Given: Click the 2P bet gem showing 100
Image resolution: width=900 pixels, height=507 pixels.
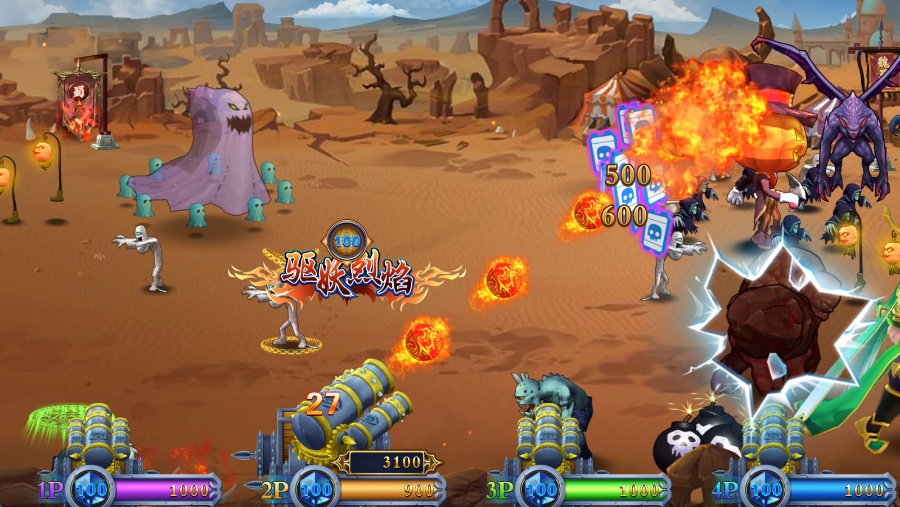Looking at the screenshot, I should click(x=316, y=490).
